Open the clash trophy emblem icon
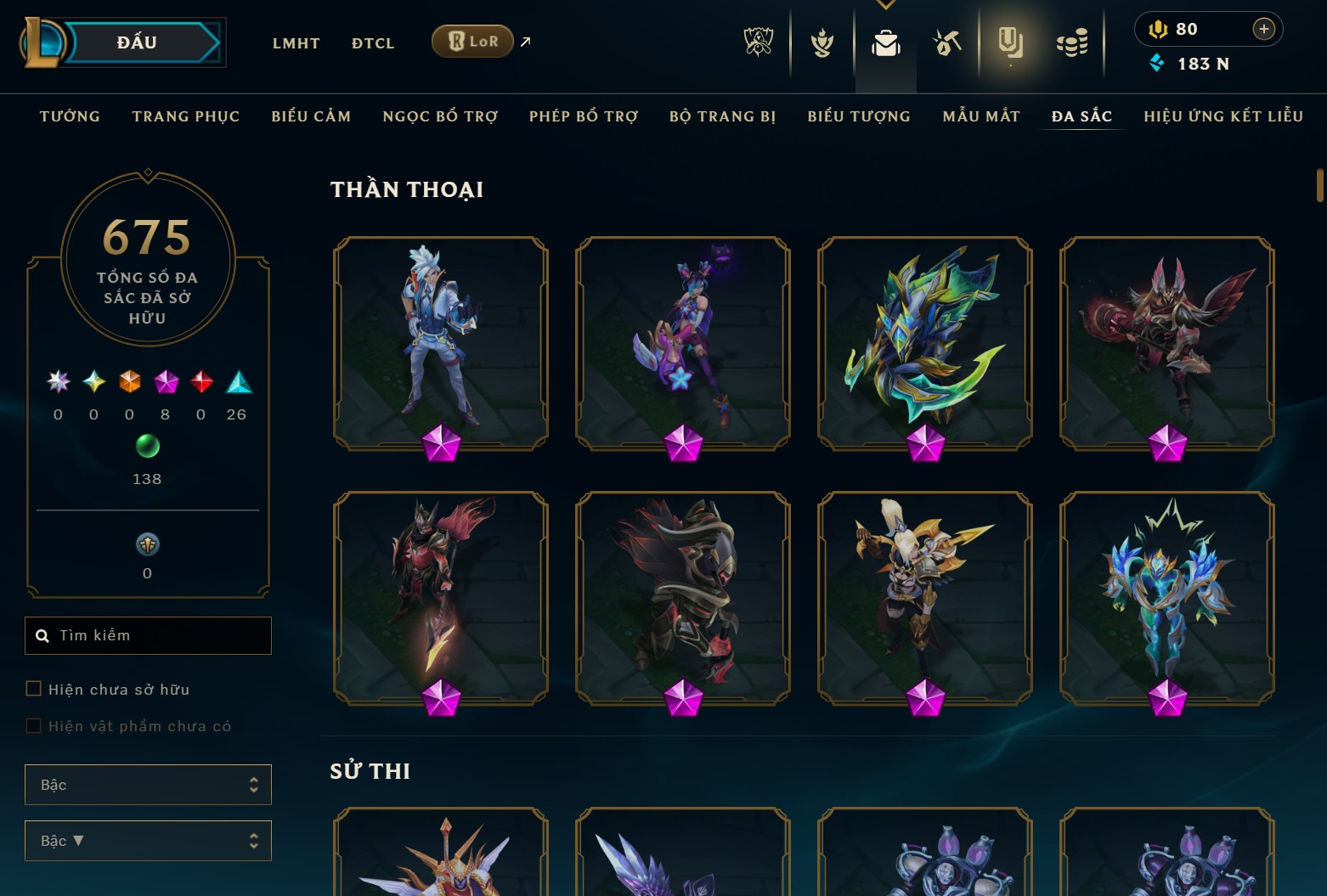This screenshot has width=1327, height=896. [x=758, y=42]
